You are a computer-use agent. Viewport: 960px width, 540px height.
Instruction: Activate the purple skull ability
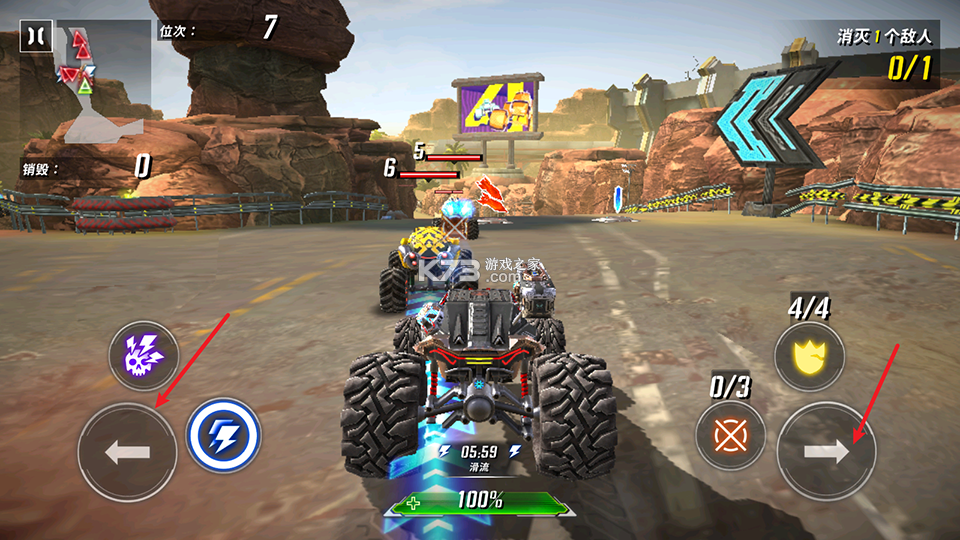pyautogui.click(x=143, y=356)
